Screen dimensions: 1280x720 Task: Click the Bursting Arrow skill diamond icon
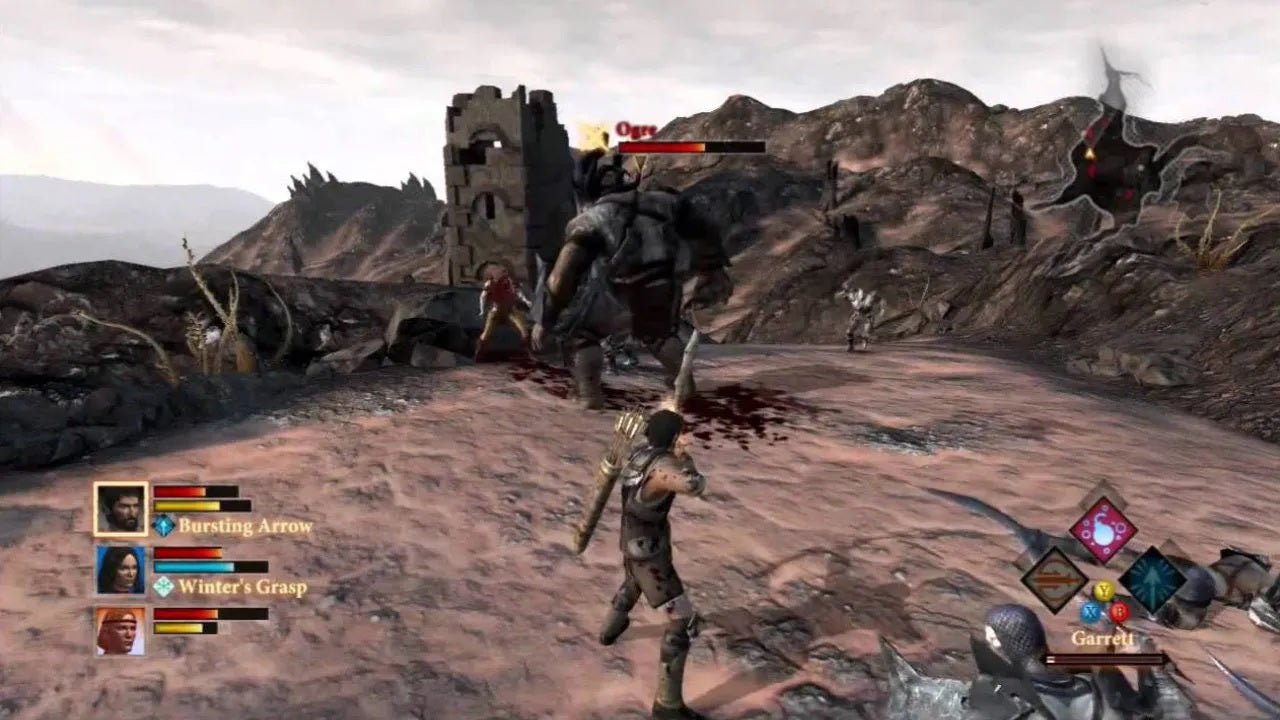[163, 525]
